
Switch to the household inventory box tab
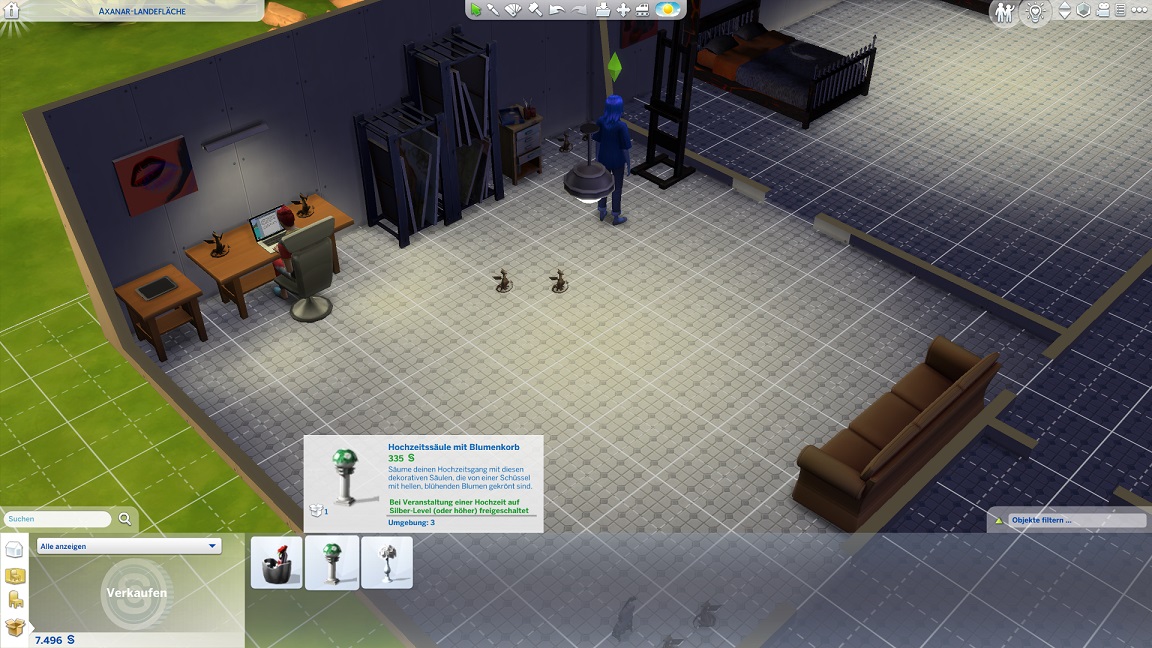pos(15,628)
